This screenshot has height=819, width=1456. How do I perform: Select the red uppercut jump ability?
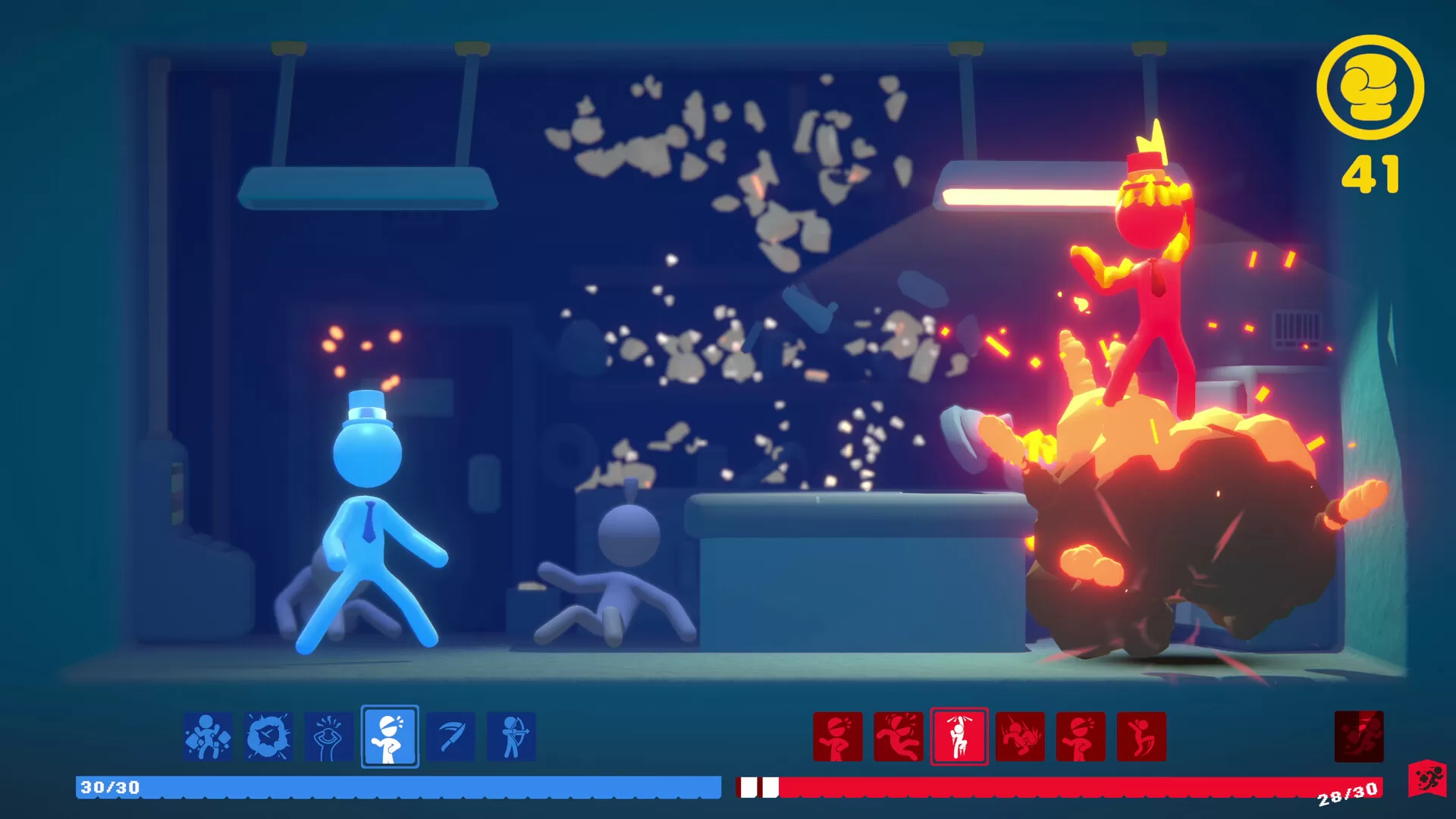(x=1141, y=738)
